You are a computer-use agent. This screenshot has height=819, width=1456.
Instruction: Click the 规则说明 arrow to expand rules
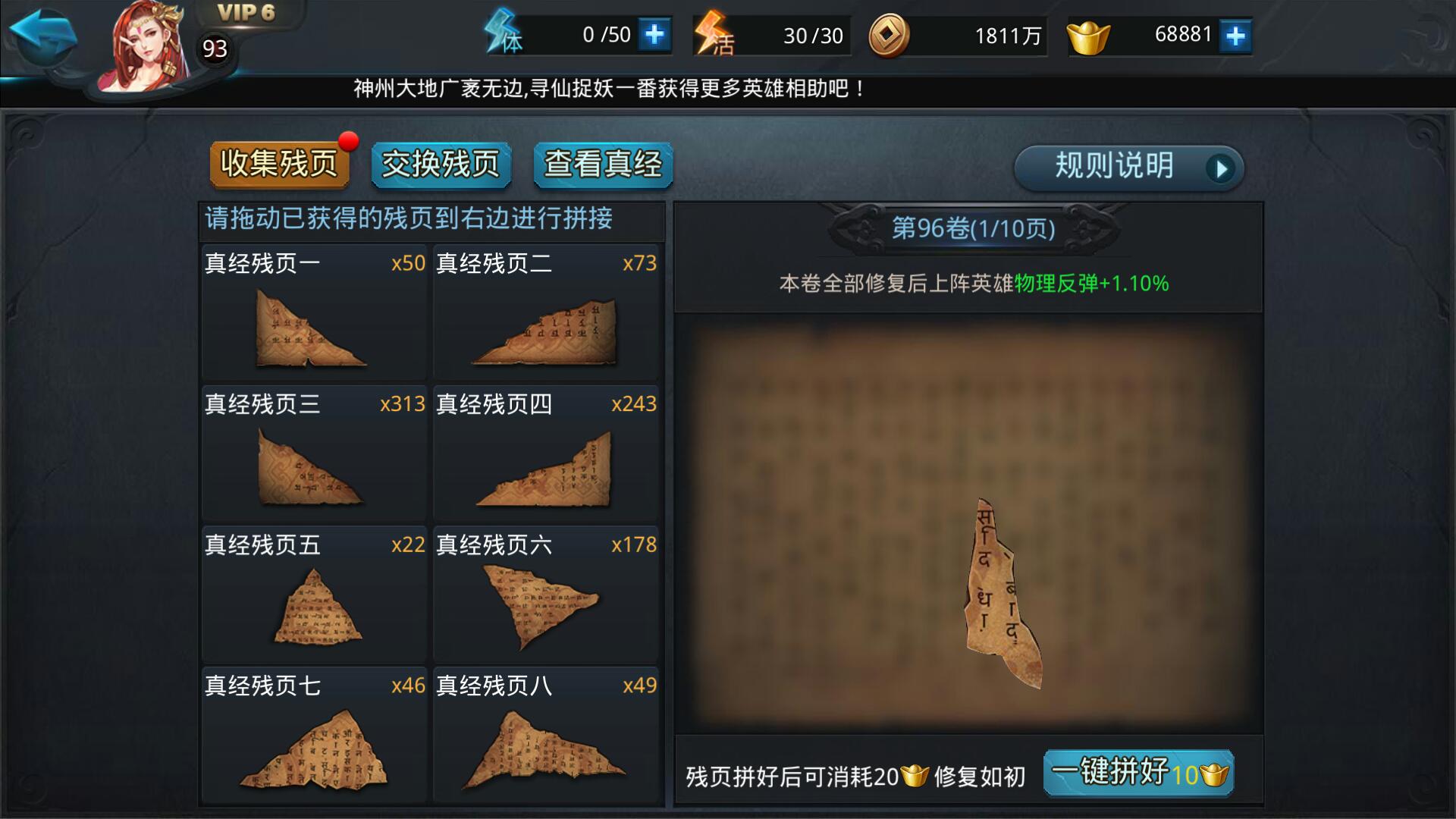(x=1219, y=169)
